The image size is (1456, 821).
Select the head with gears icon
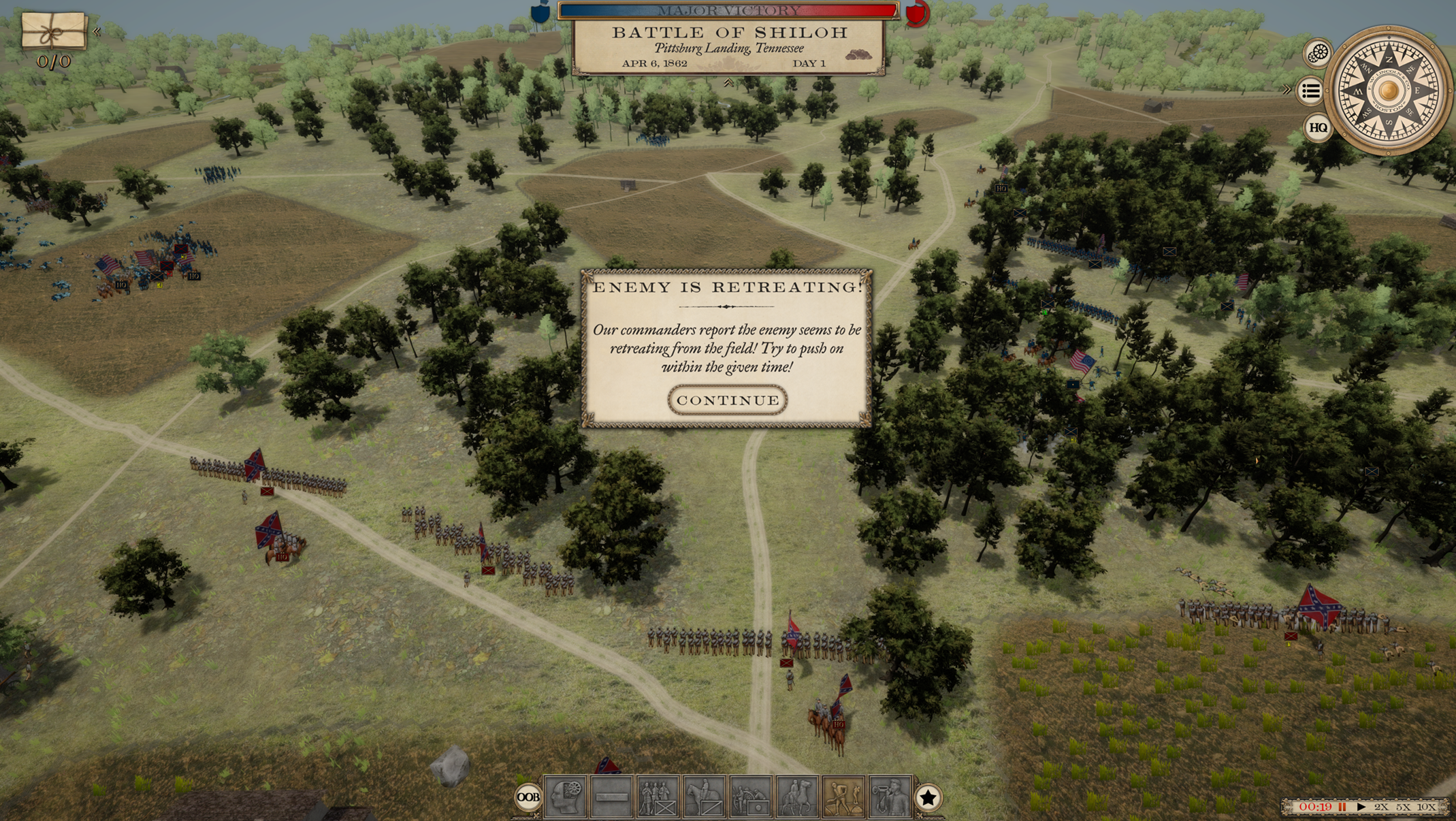566,796
